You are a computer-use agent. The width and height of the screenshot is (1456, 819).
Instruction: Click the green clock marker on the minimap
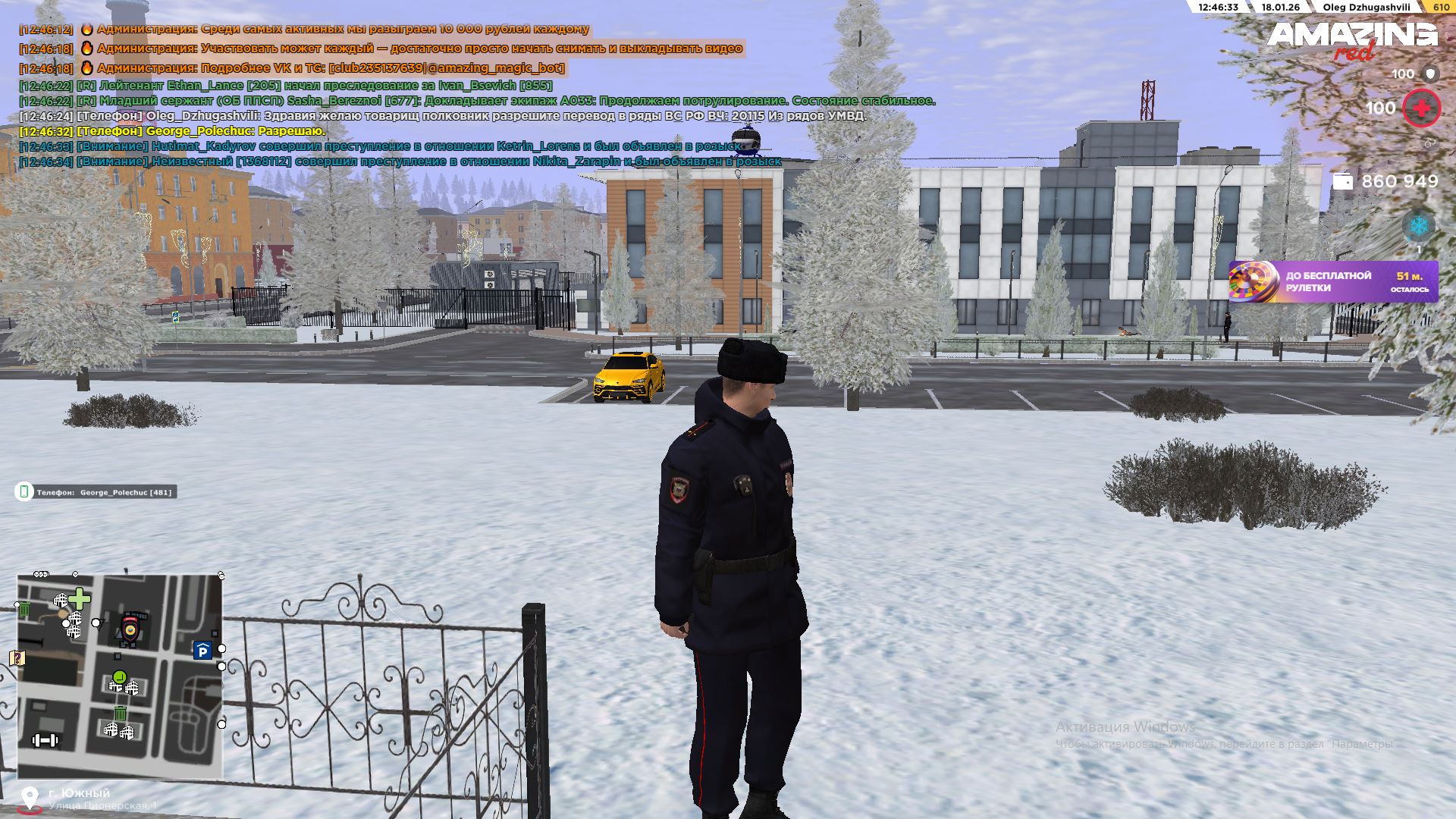(x=119, y=676)
